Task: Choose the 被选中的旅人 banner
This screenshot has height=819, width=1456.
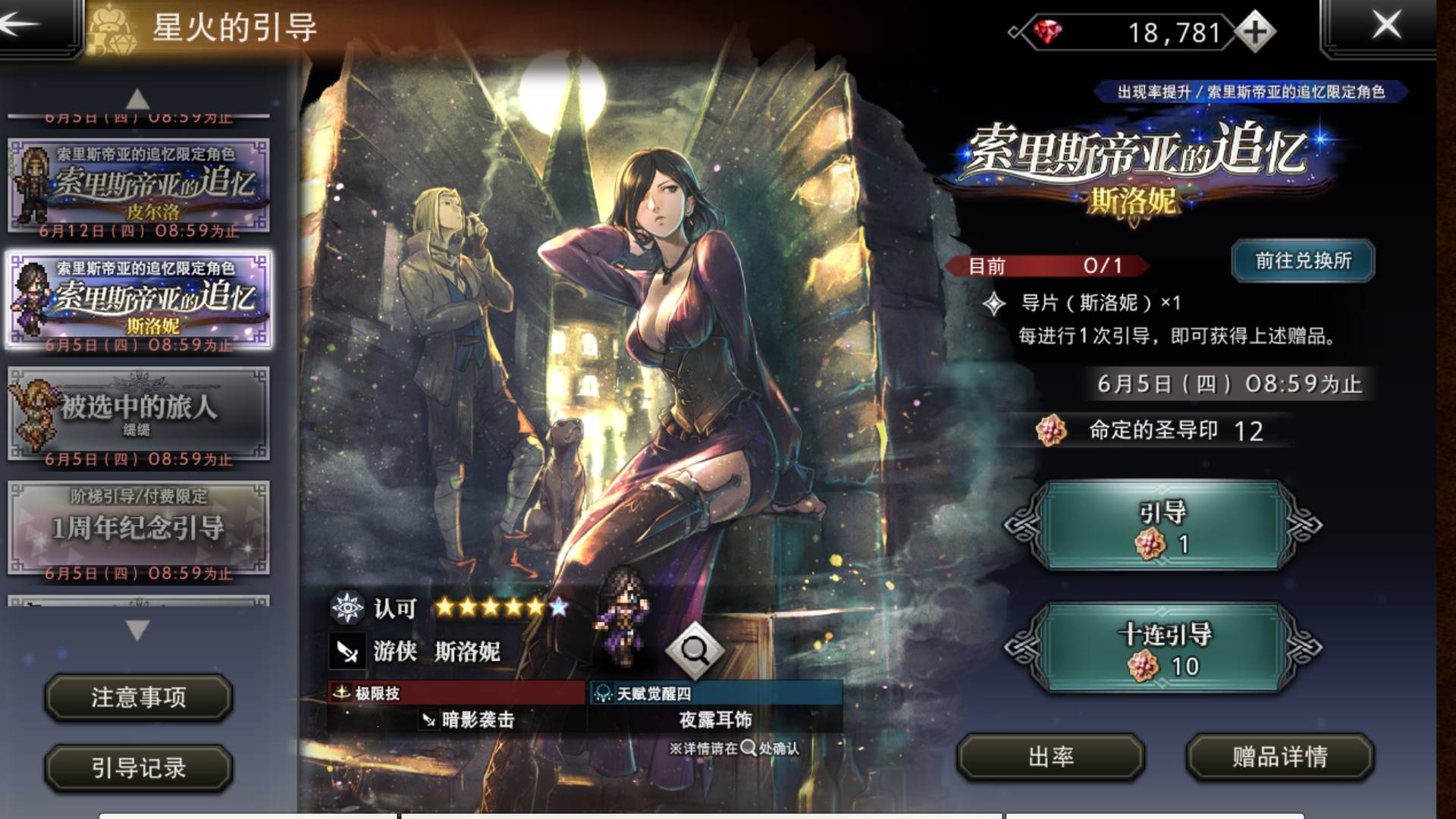Action: pyautogui.click(x=139, y=414)
